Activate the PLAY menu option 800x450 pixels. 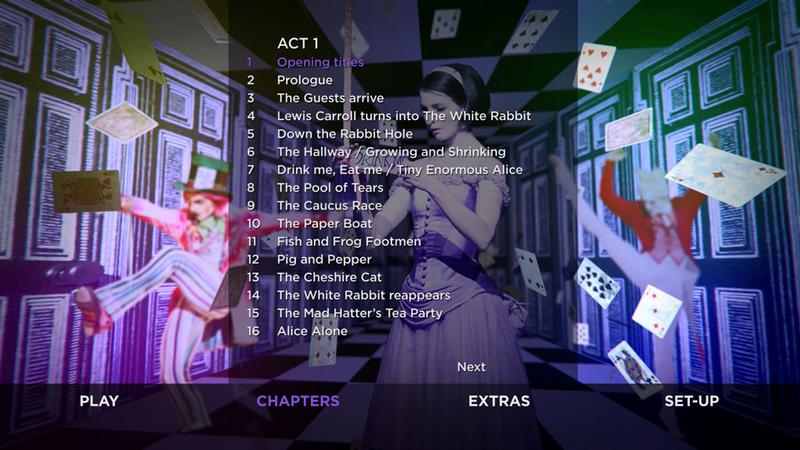tap(99, 402)
